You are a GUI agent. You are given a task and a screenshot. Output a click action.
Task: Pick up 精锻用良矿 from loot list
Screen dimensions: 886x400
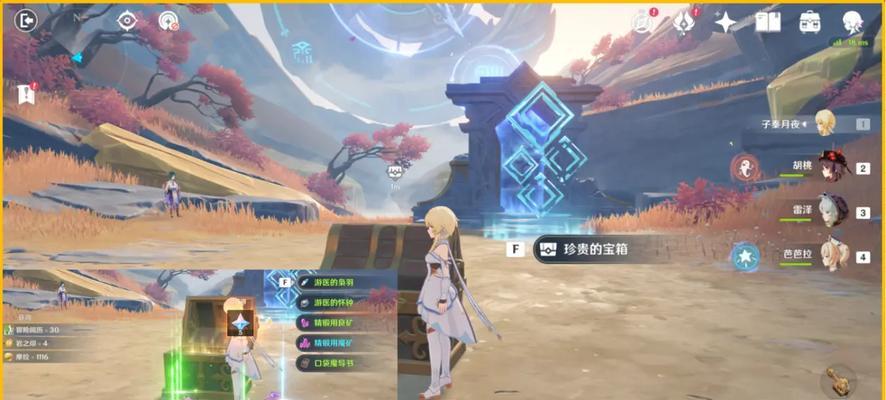click(x=335, y=322)
